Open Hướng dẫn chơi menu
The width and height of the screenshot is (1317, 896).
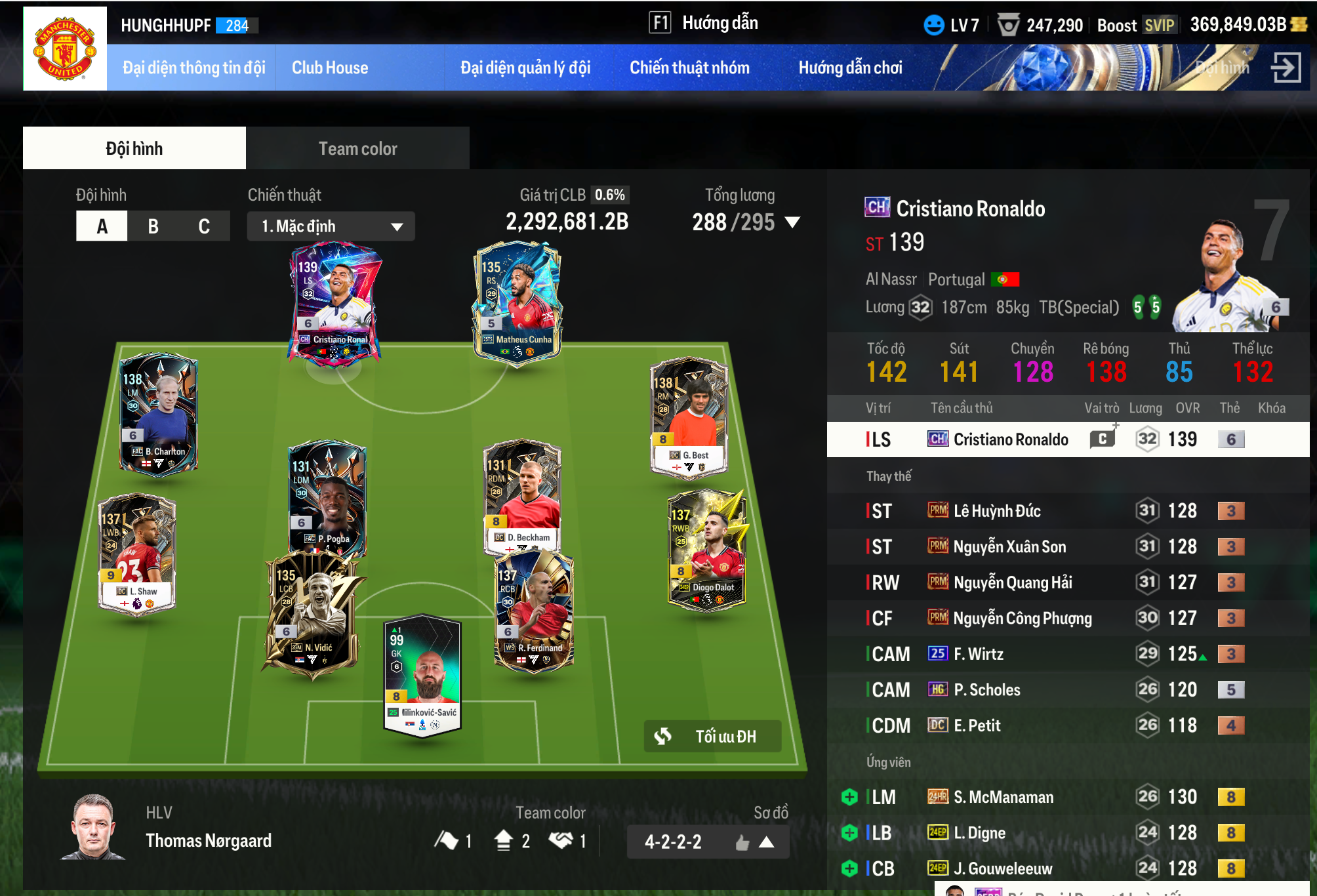[850, 68]
